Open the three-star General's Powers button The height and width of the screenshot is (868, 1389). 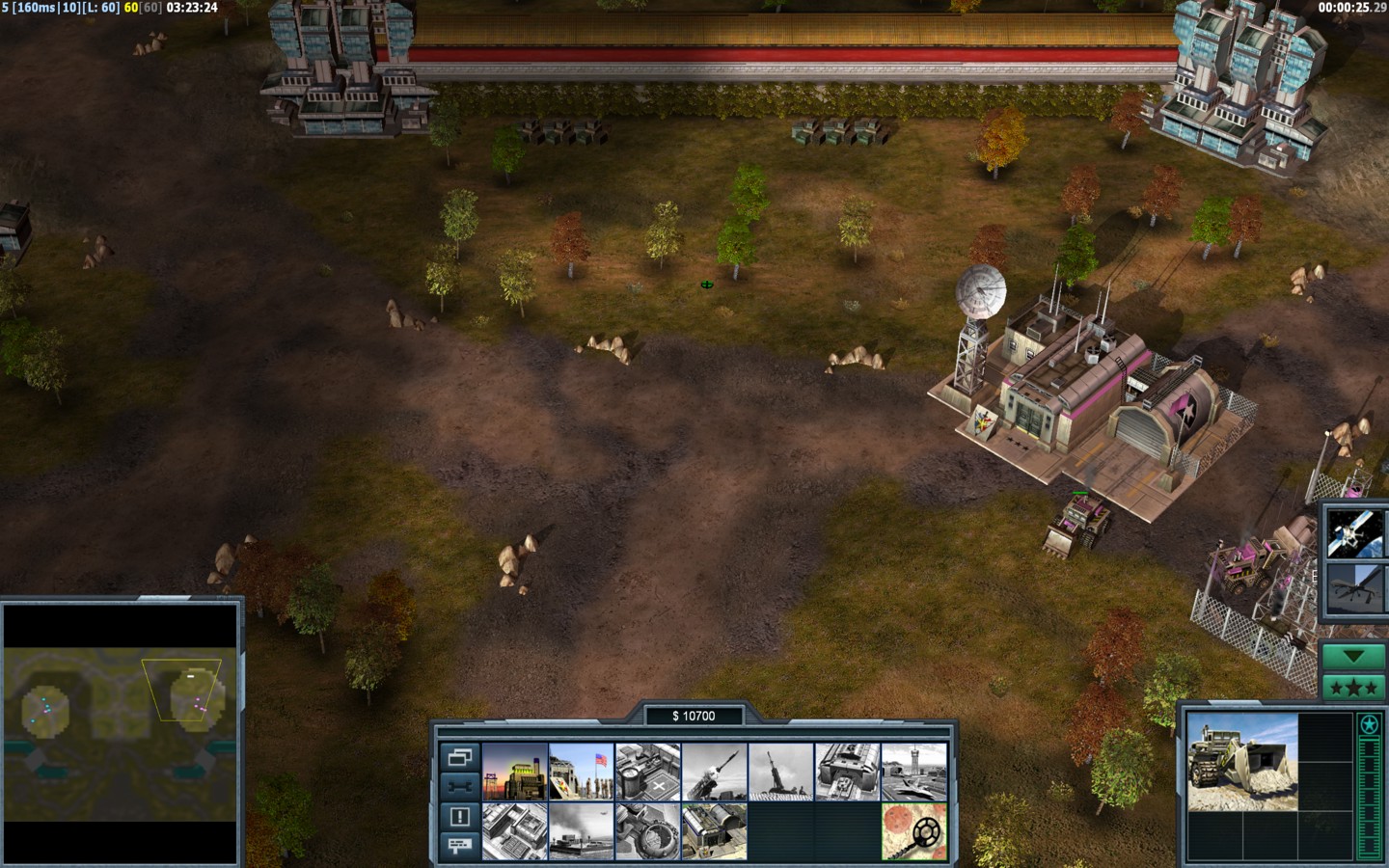click(1353, 688)
